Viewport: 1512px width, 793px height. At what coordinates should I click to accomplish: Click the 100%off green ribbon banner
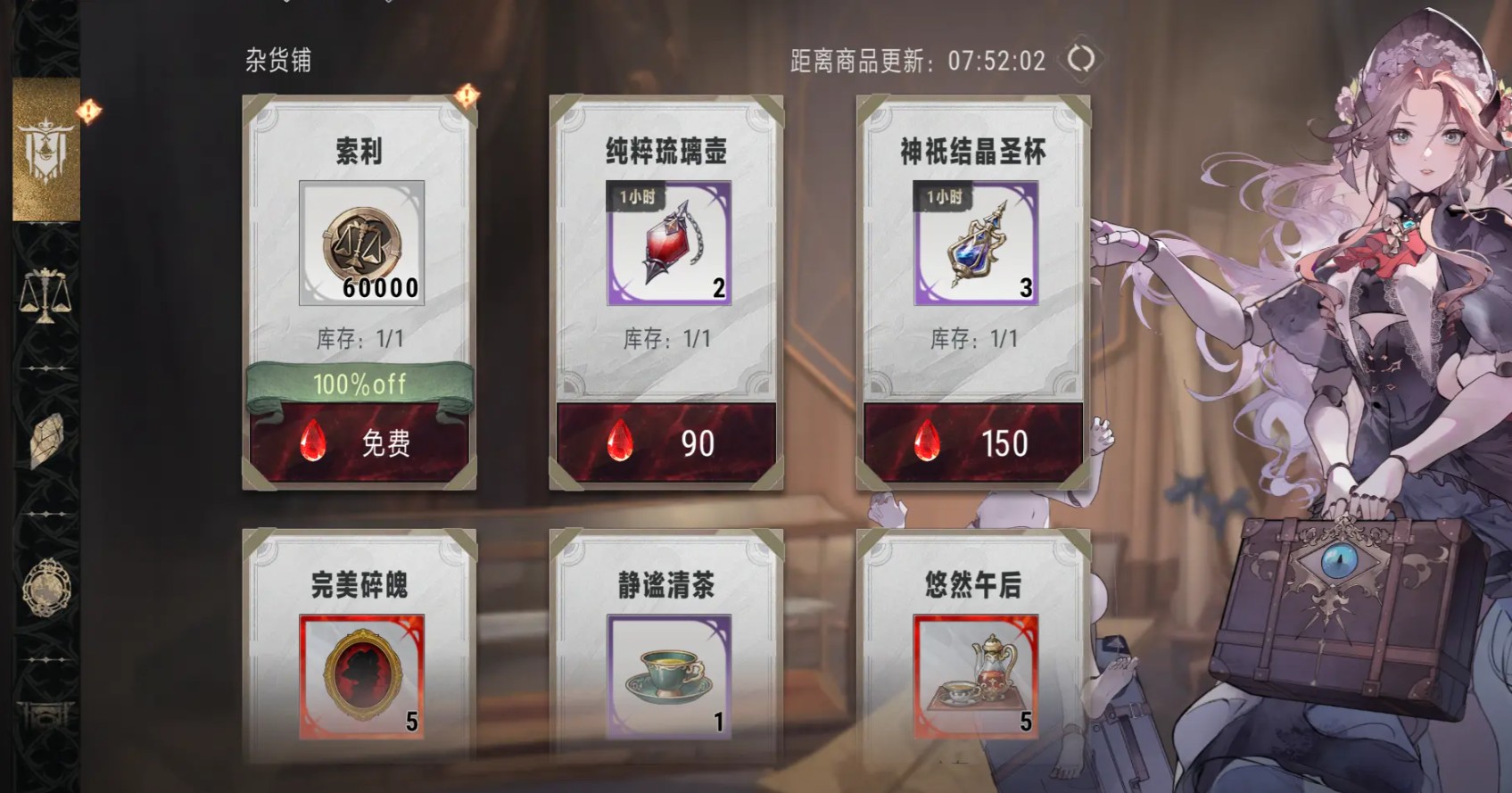[x=359, y=384]
